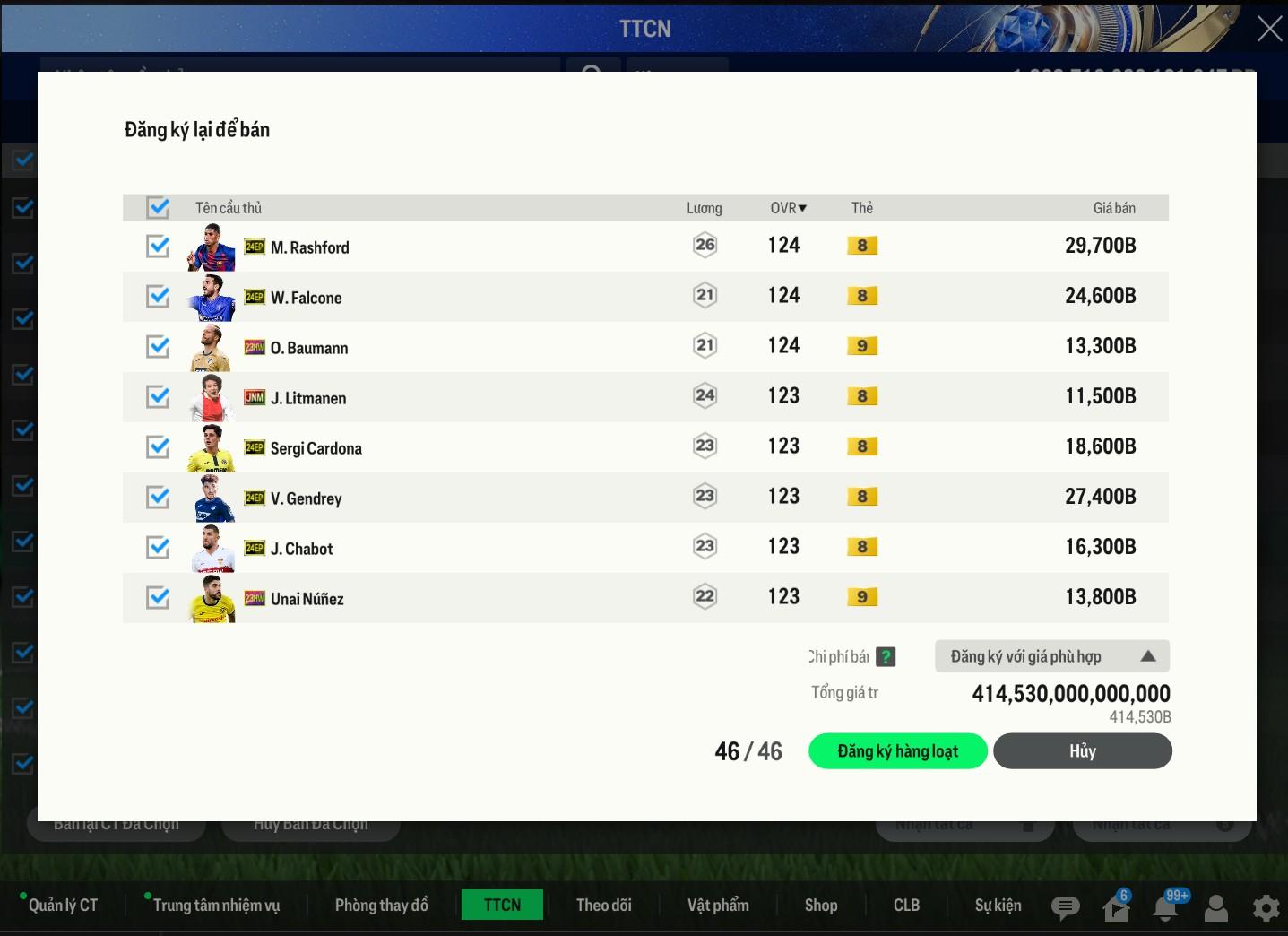Sort the list by the OVR column header
The height and width of the screenshot is (936, 1288).
click(788, 208)
